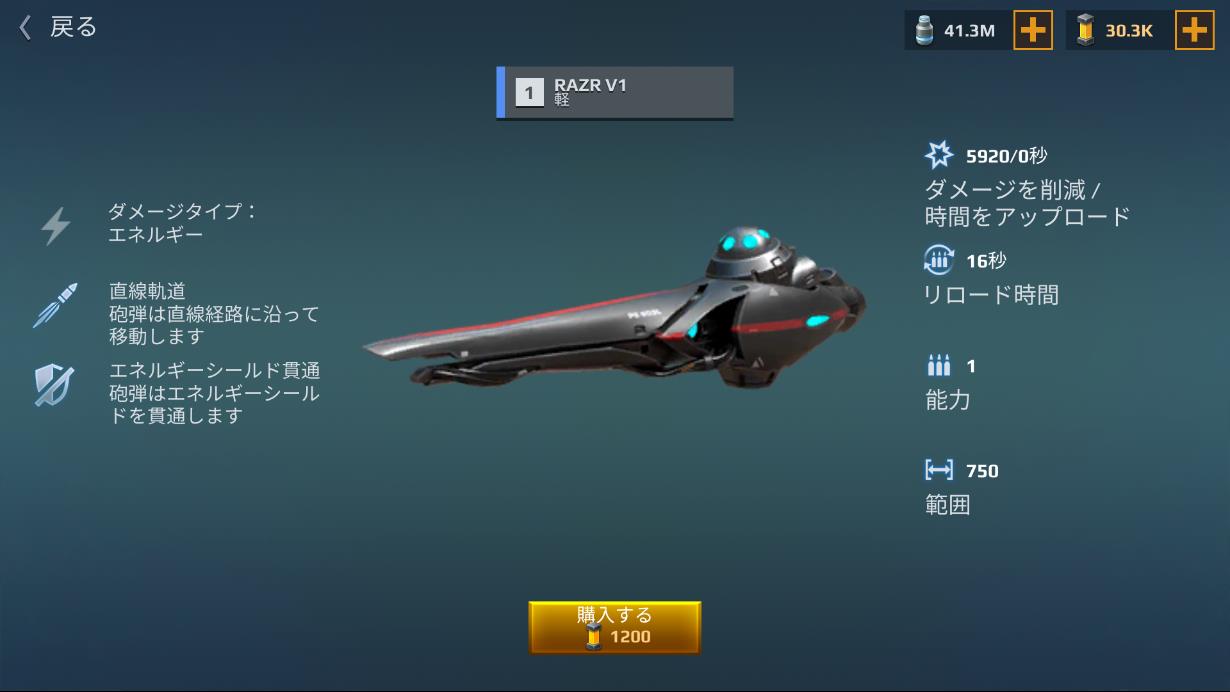Add more gold with the plus button beside 30.3K
Image resolution: width=1230 pixels, height=692 pixels.
tap(1194, 31)
